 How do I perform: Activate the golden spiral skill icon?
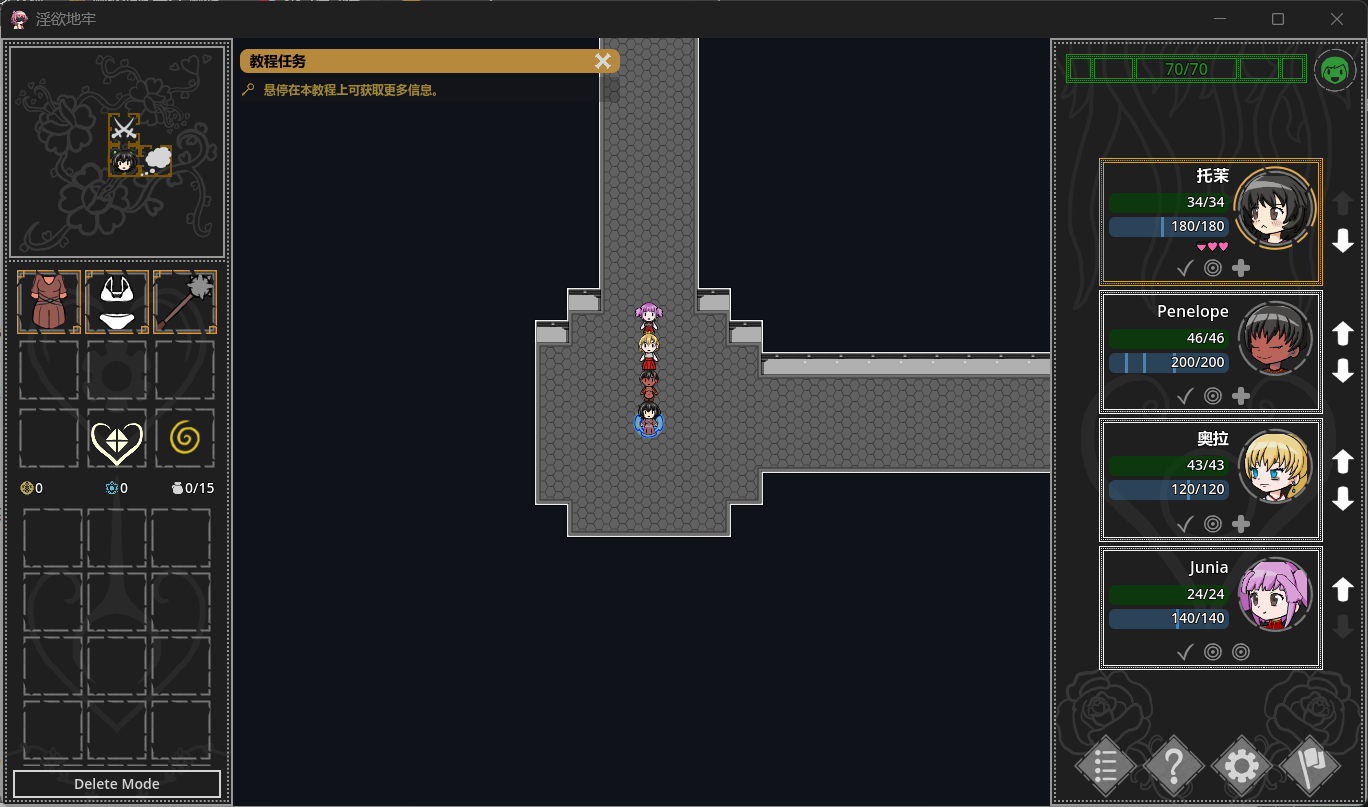click(185, 438)
